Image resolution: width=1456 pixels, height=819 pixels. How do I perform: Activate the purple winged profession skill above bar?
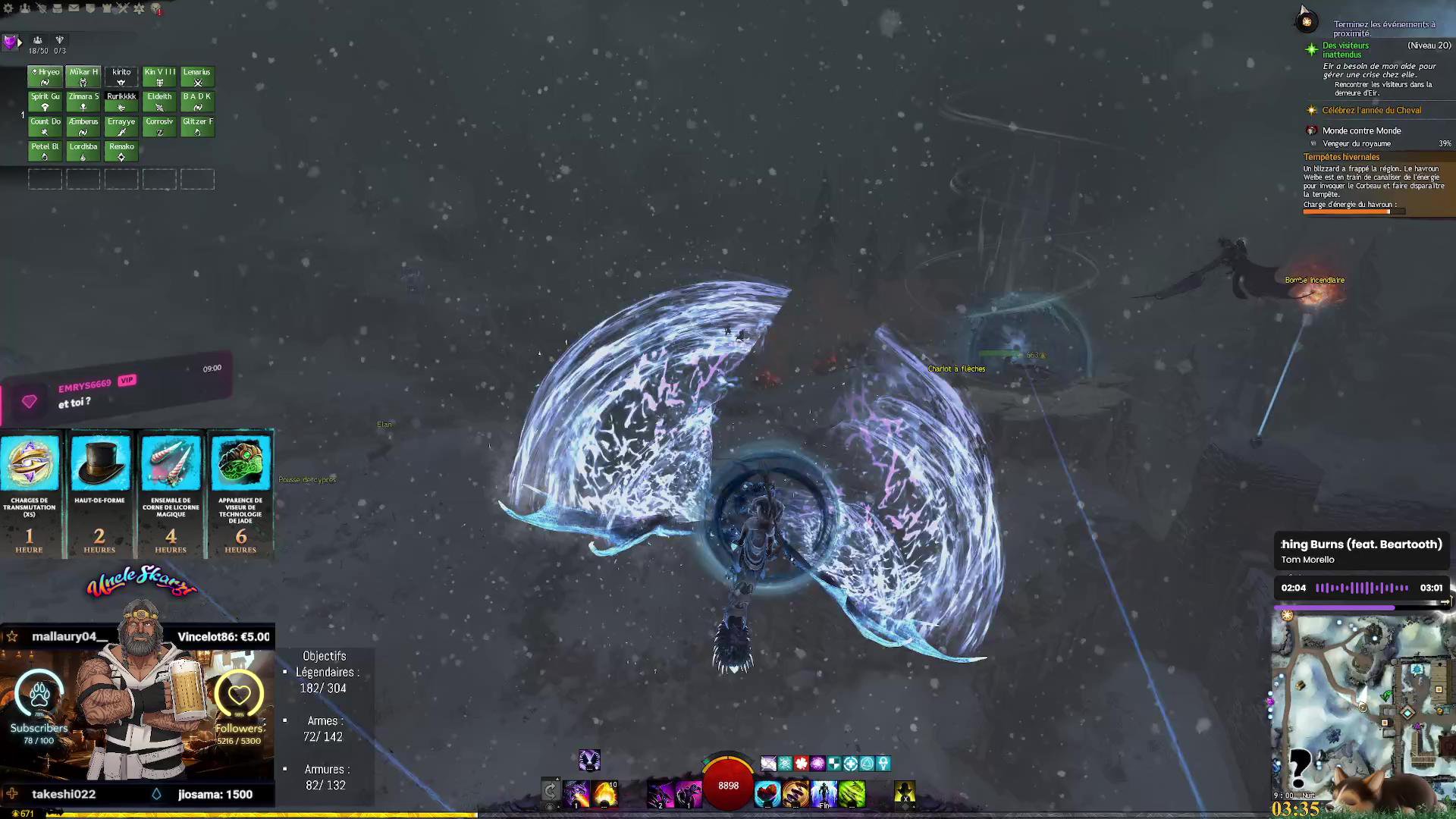[589, 760]
